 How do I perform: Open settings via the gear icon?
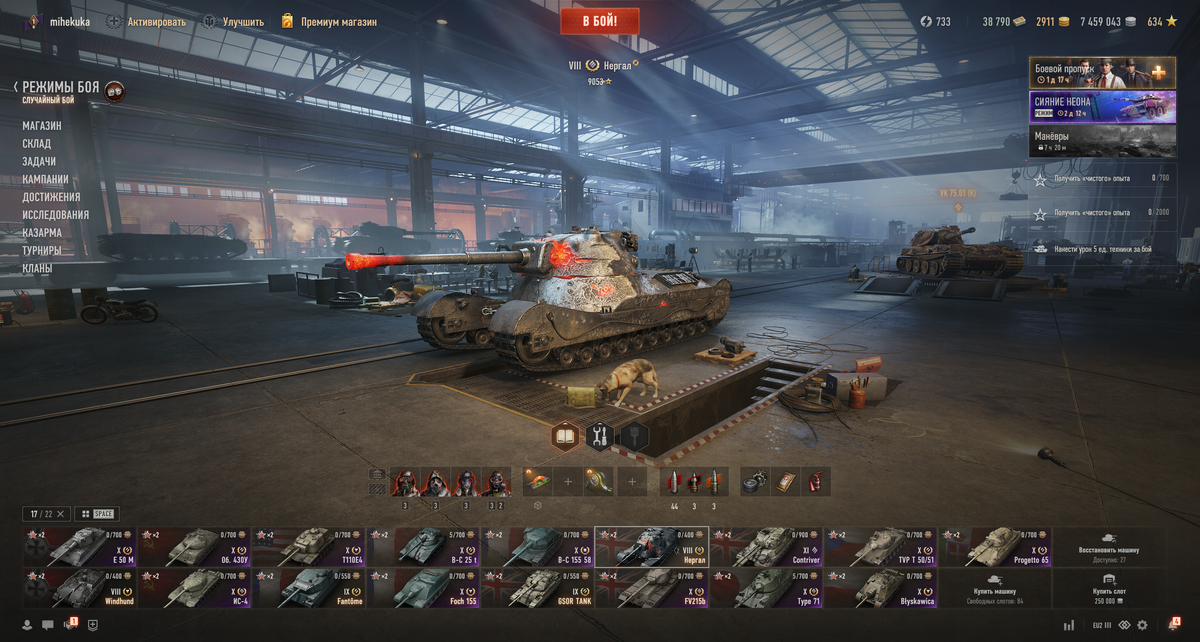tap(1142, 625)
